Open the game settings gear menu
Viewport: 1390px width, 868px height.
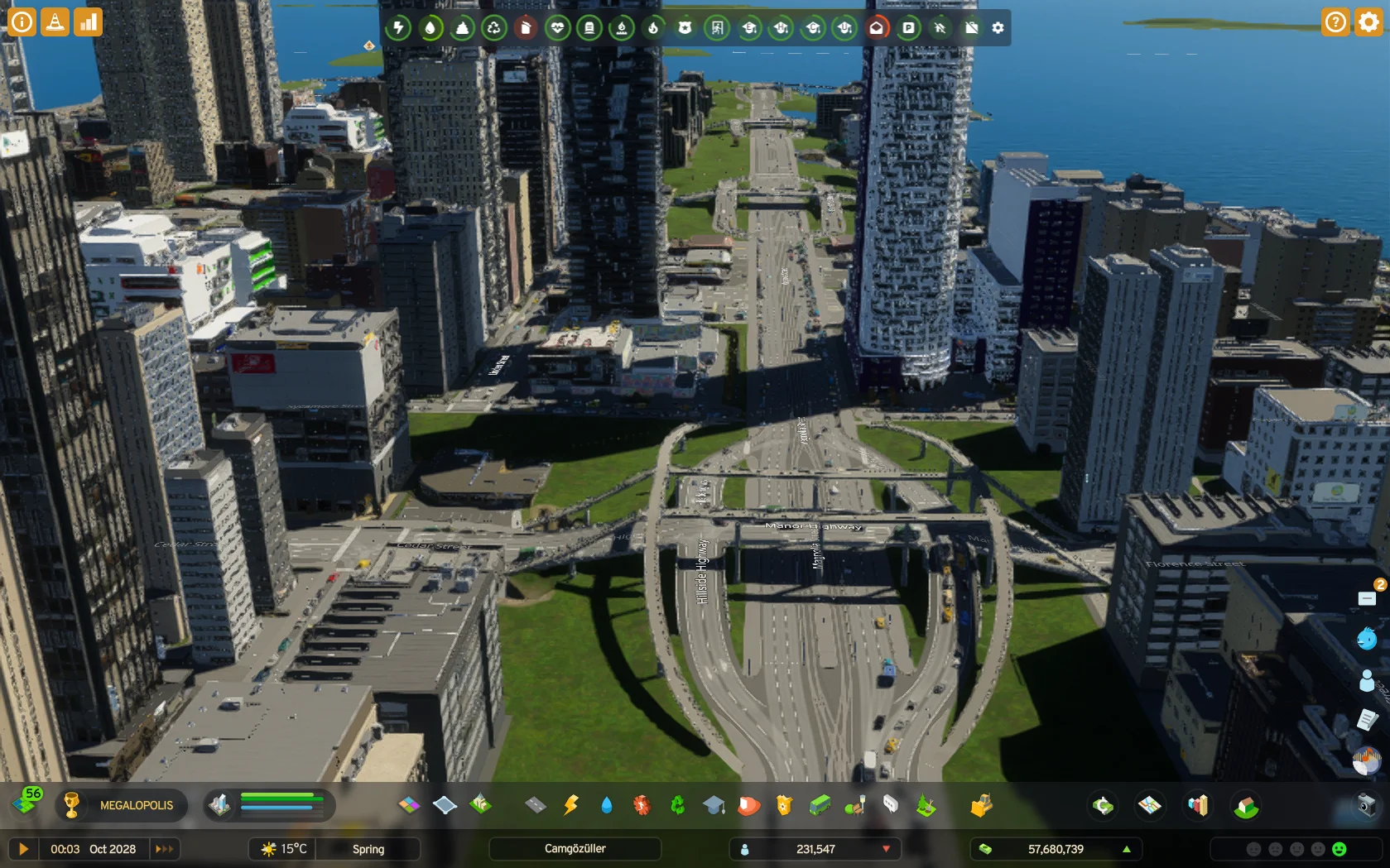1368,22
